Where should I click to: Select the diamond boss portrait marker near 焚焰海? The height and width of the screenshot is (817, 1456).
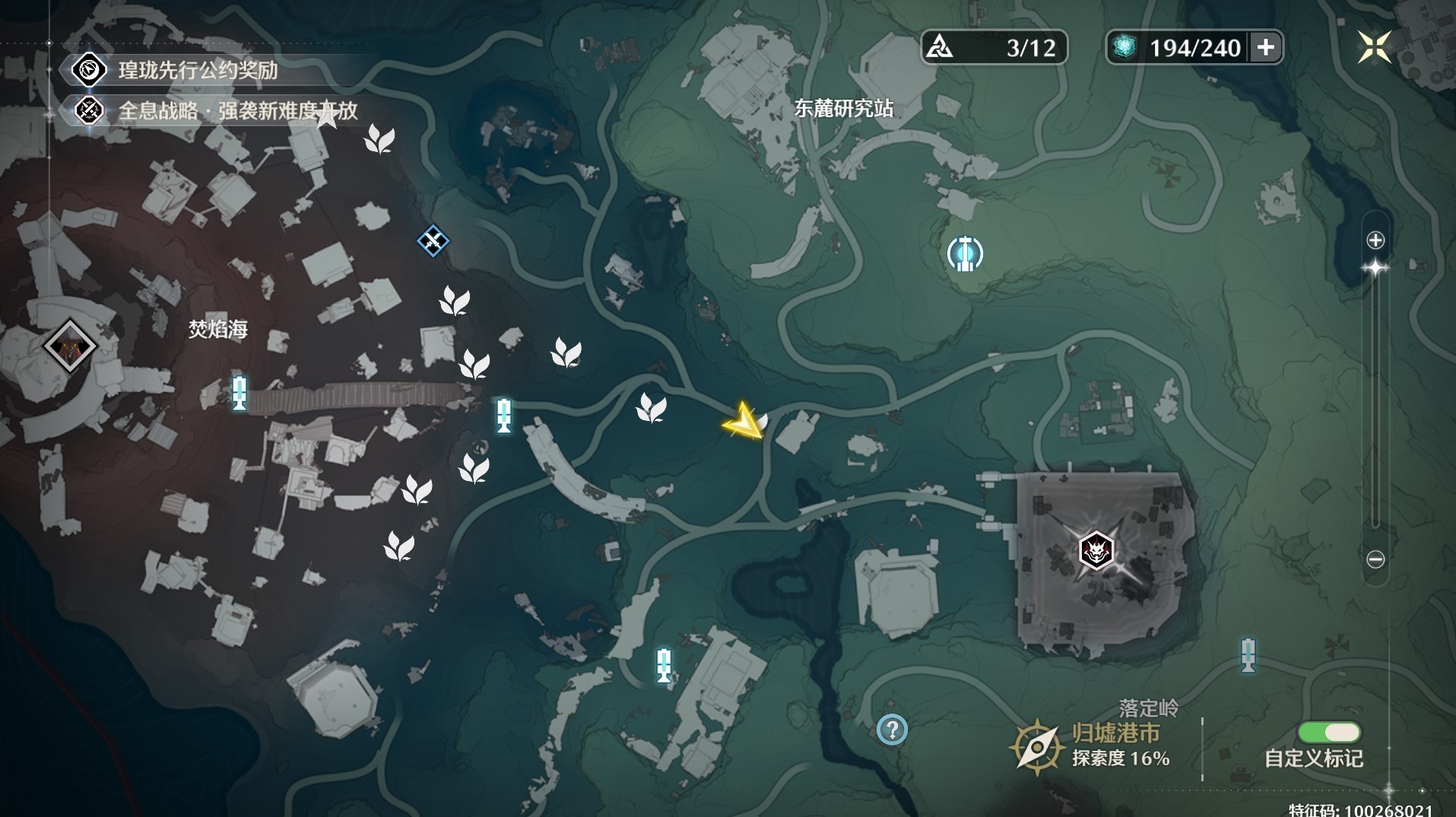tap(69, 347)
